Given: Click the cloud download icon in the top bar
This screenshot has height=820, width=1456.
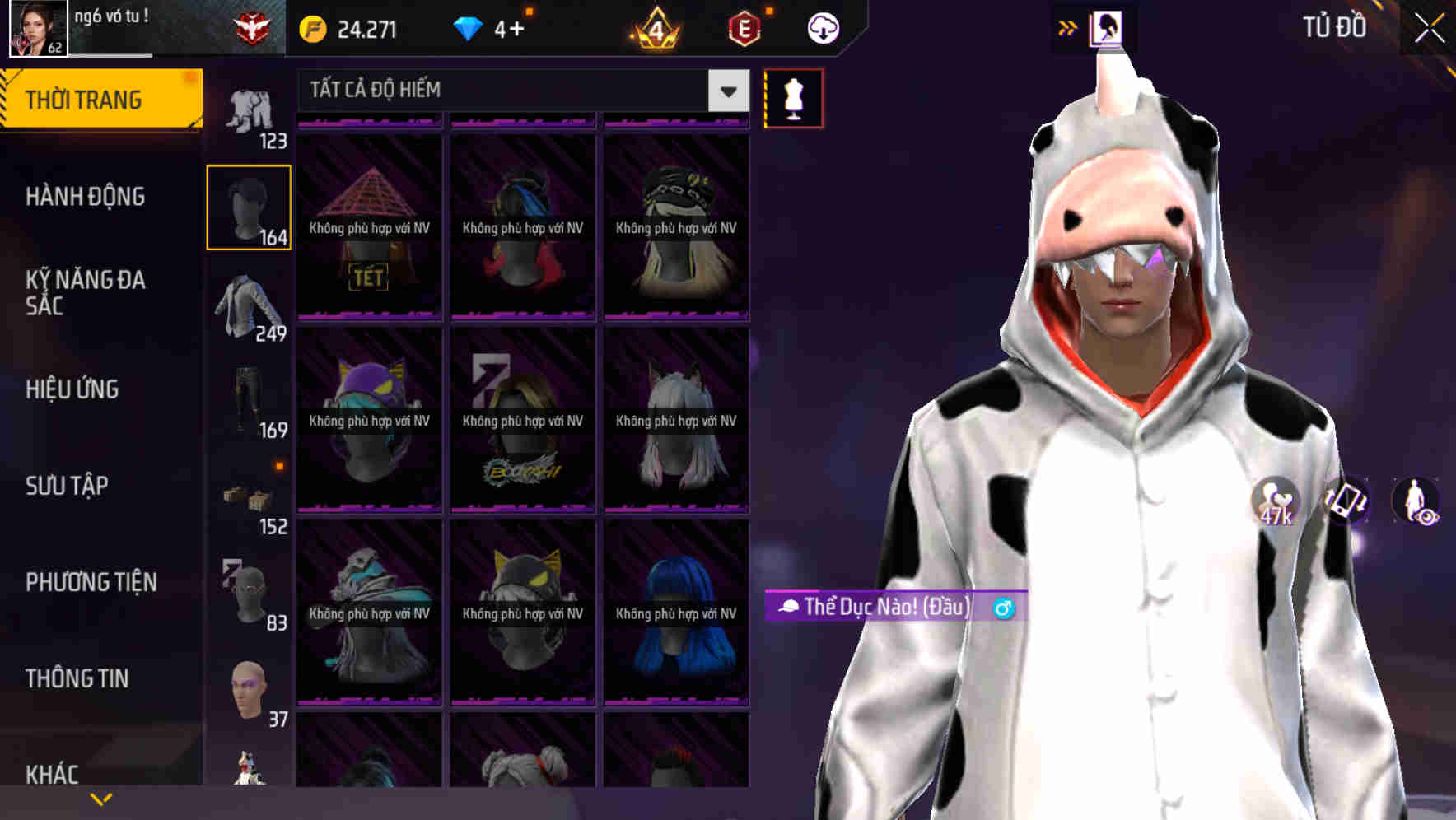Looking at the screenshot, I should (x=823, y=27).
